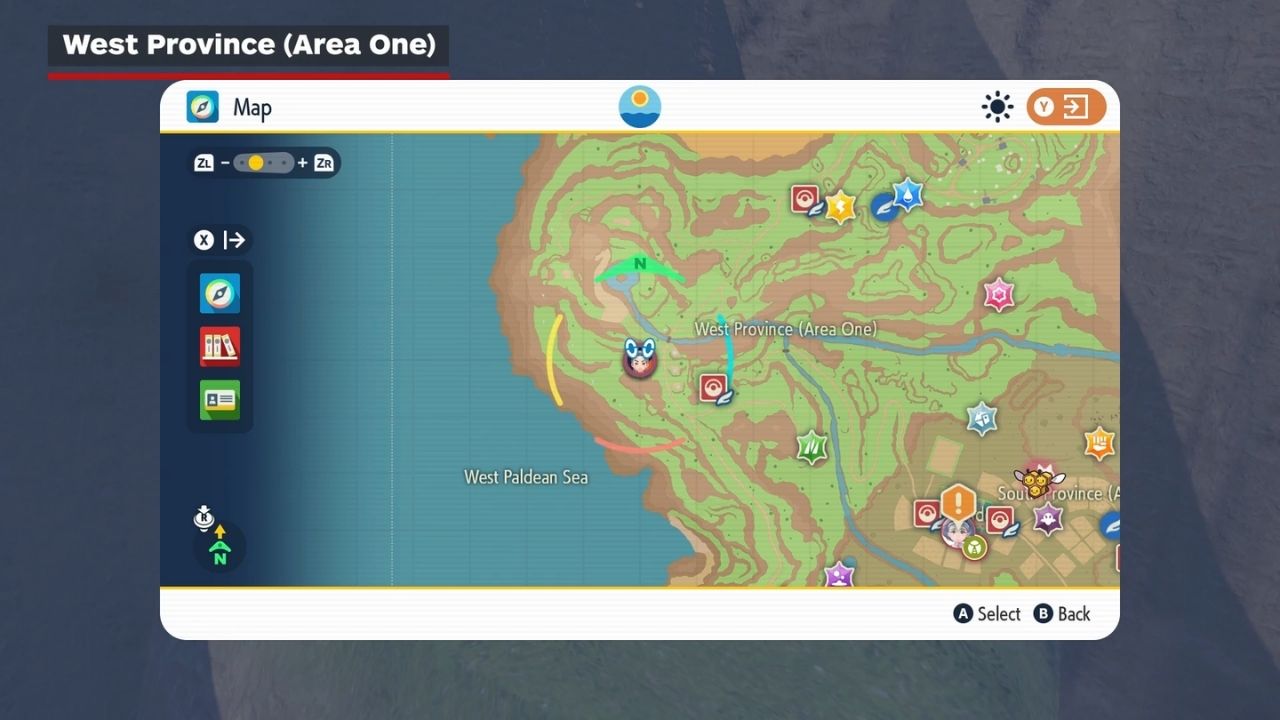Image resolution: width=1280 pixels, height=720 pixels.
Task: Open the Profile card app icon
Action: pos(220,400)
